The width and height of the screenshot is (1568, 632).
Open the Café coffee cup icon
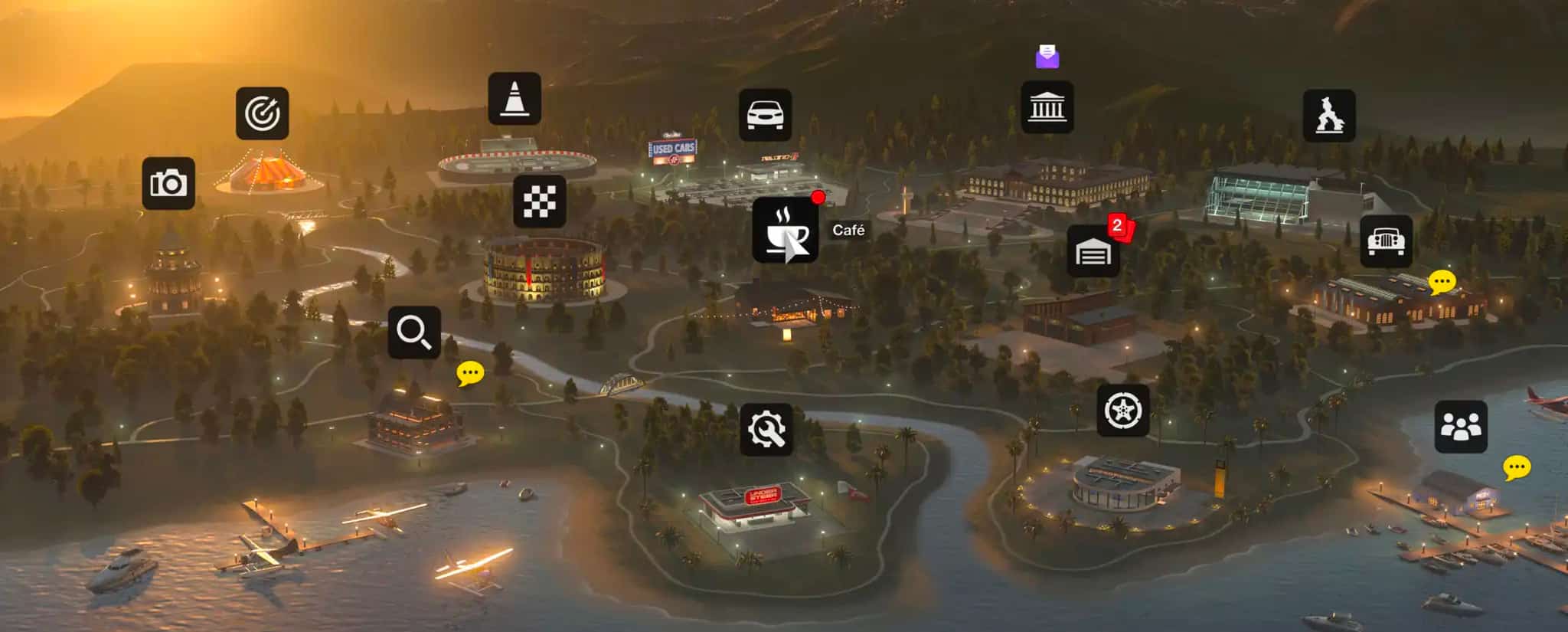pos(785,230)
